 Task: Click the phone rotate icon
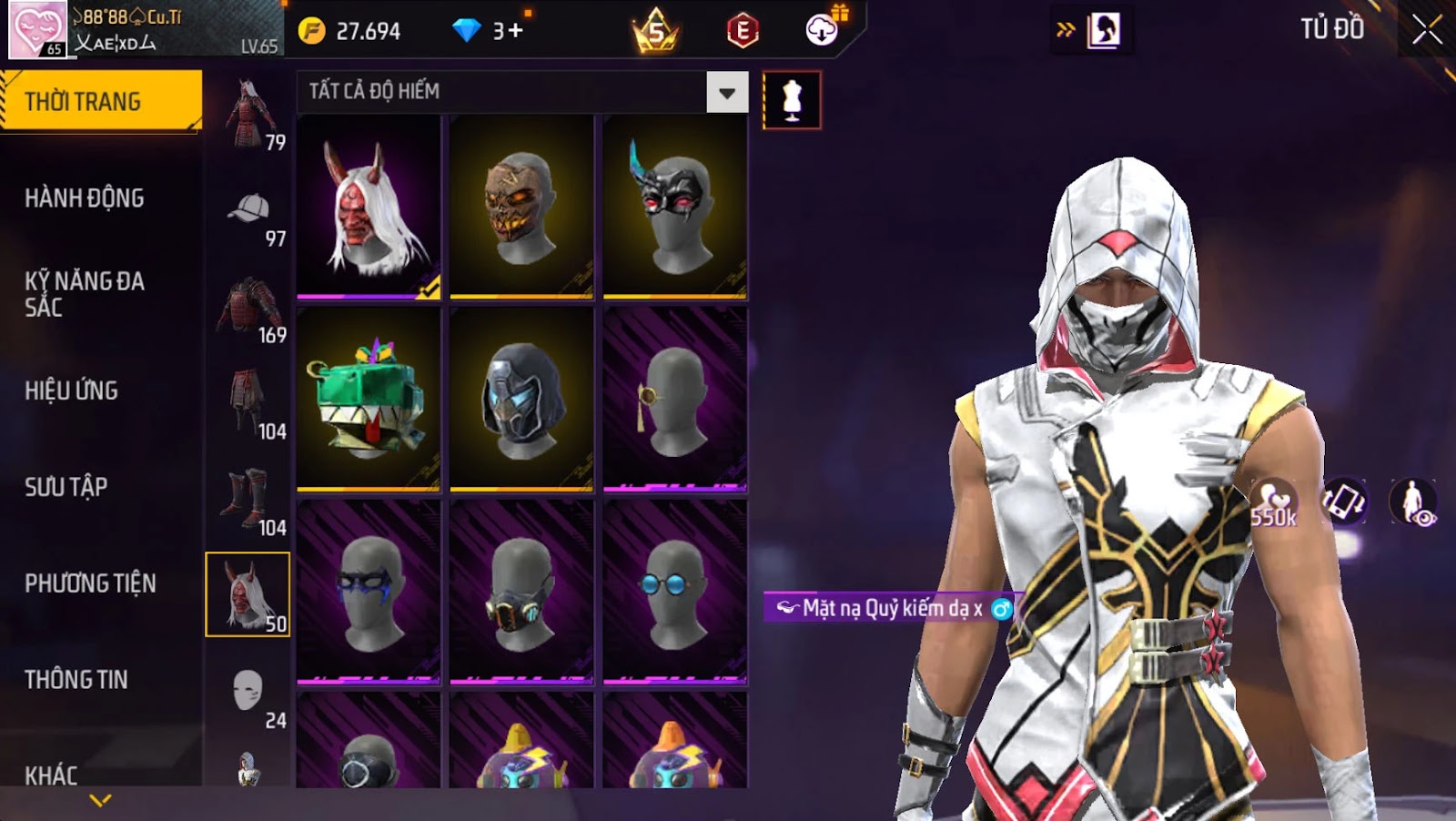pyautogui.click(x=1344, y=502)
